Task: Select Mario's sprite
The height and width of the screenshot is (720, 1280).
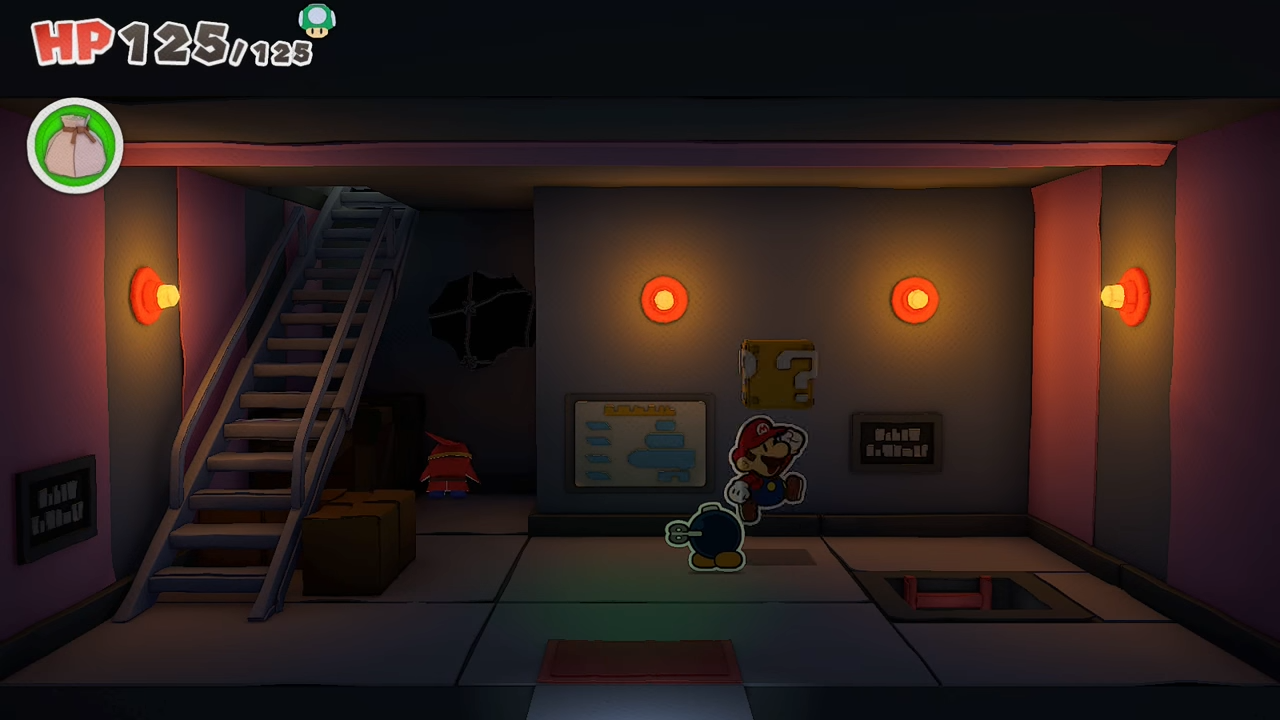Action: [x=765, y=465]
